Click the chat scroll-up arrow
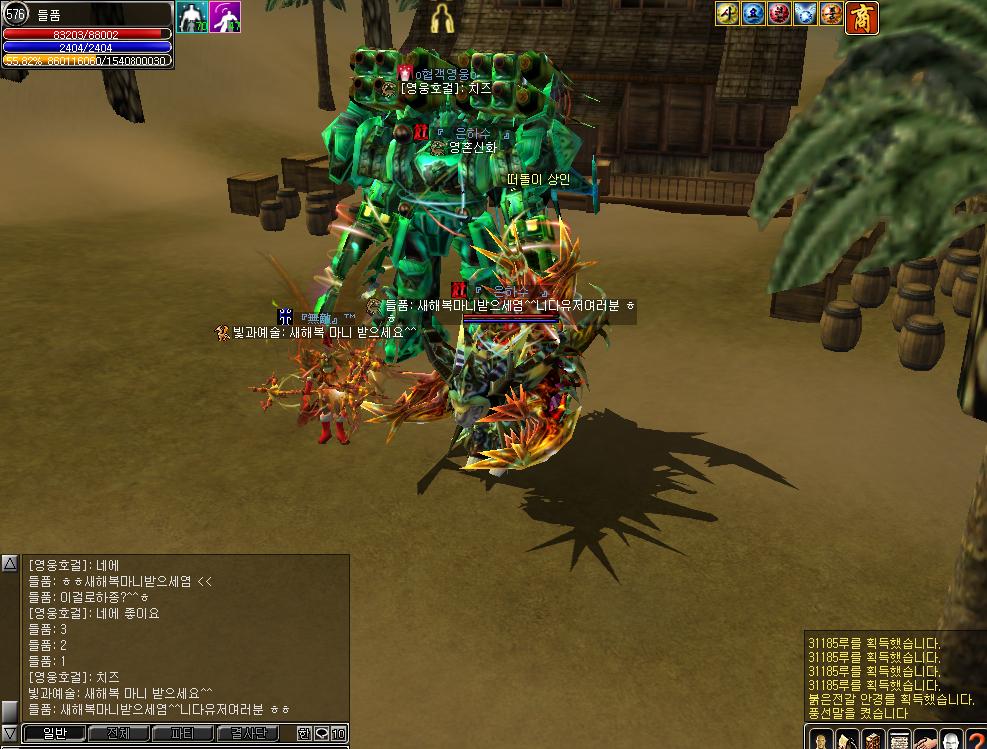 tap(9, 564)
